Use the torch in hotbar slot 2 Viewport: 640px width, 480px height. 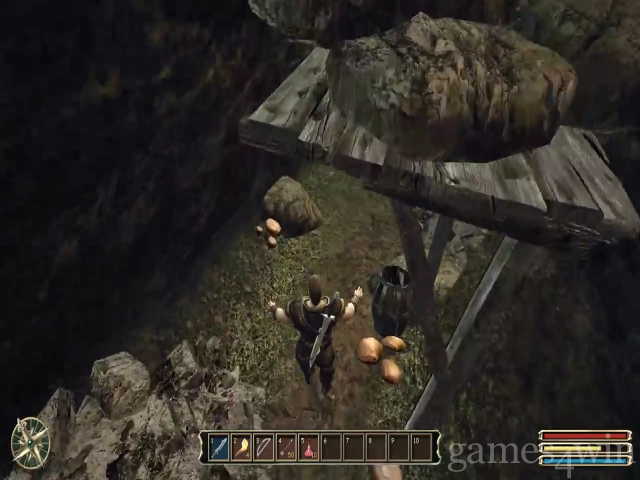coord(241,447)
